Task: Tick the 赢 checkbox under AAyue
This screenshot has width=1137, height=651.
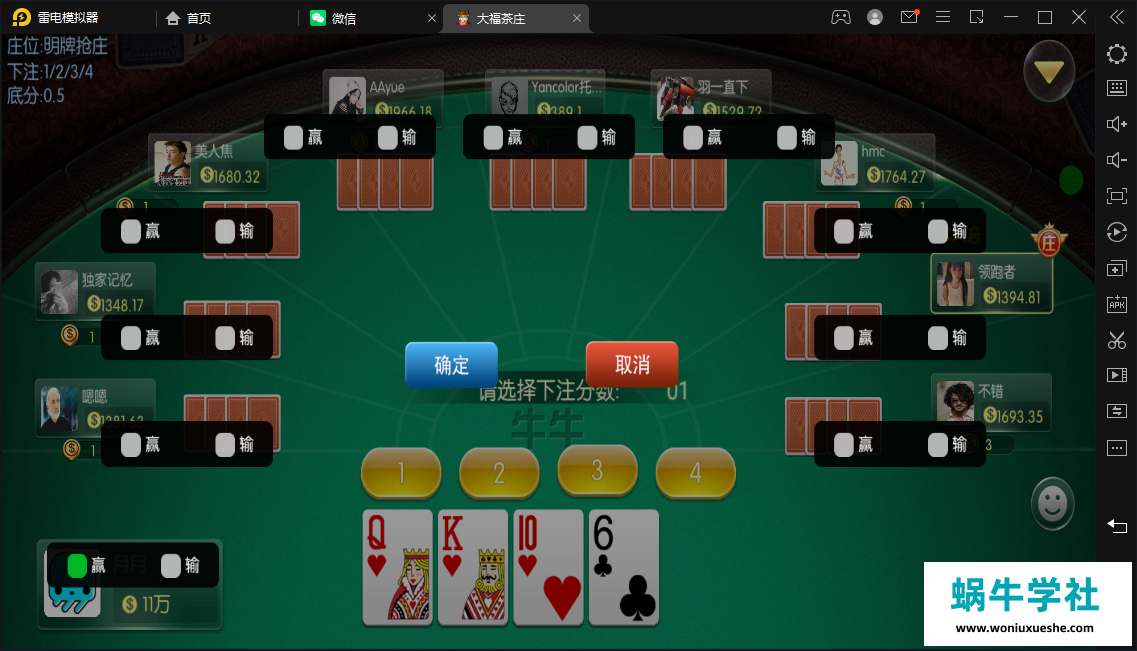Action: coord(293,137)
